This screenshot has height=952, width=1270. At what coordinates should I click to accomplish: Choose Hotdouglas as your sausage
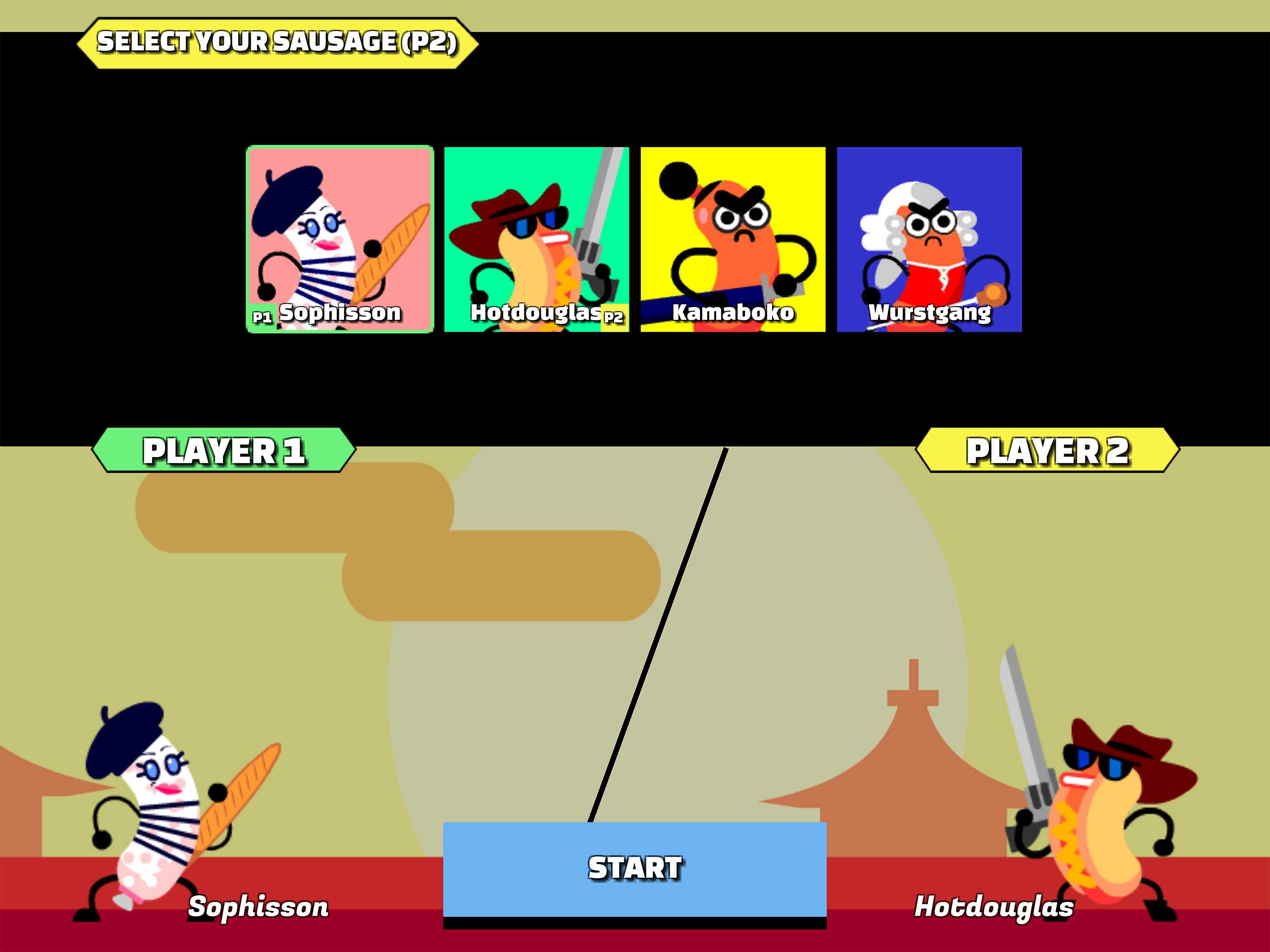pyautogui.click(x=536, y=239)
